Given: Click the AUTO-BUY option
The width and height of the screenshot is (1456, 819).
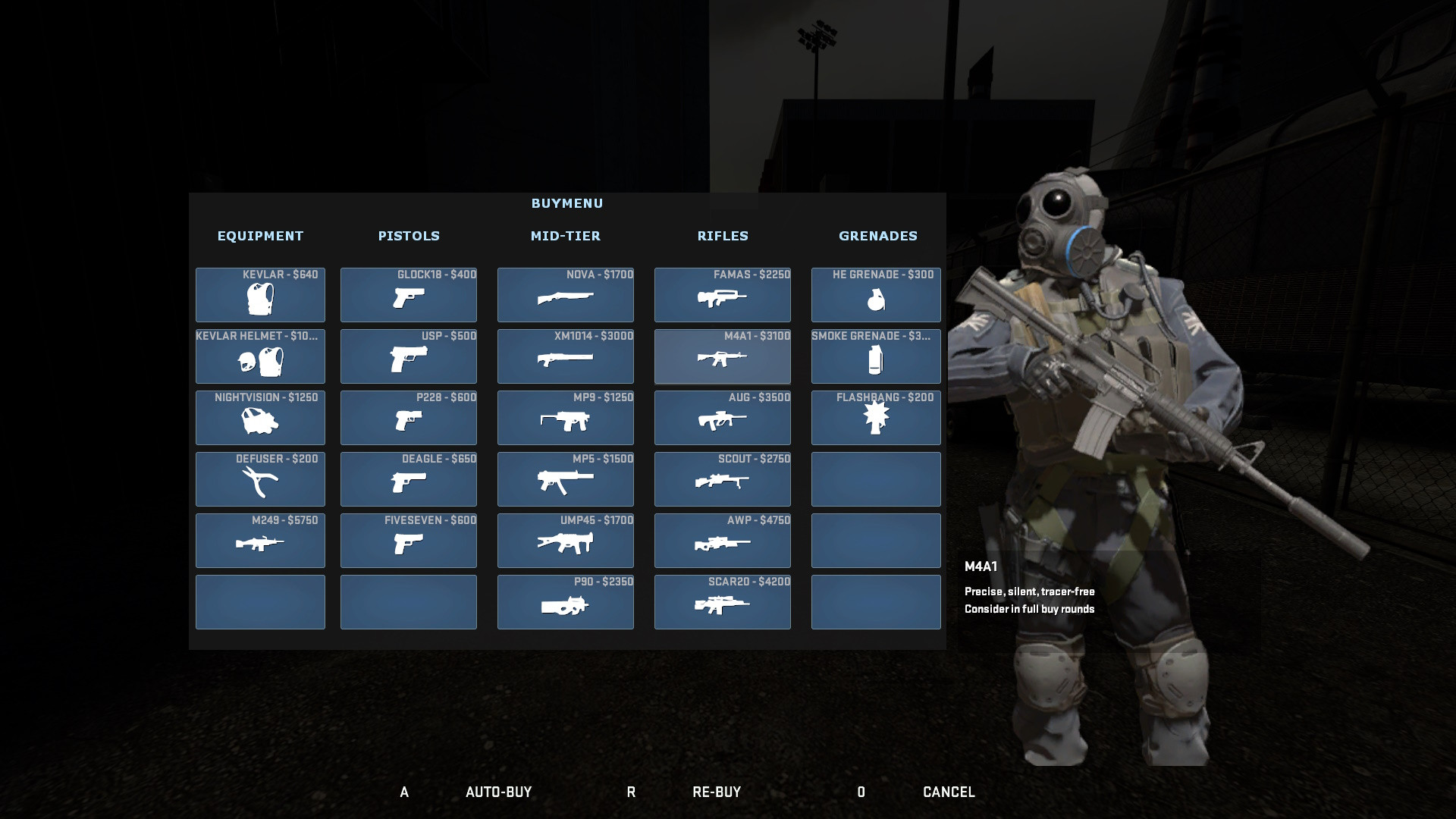Looking at the screenshot, I should click(x=500, y=792).
